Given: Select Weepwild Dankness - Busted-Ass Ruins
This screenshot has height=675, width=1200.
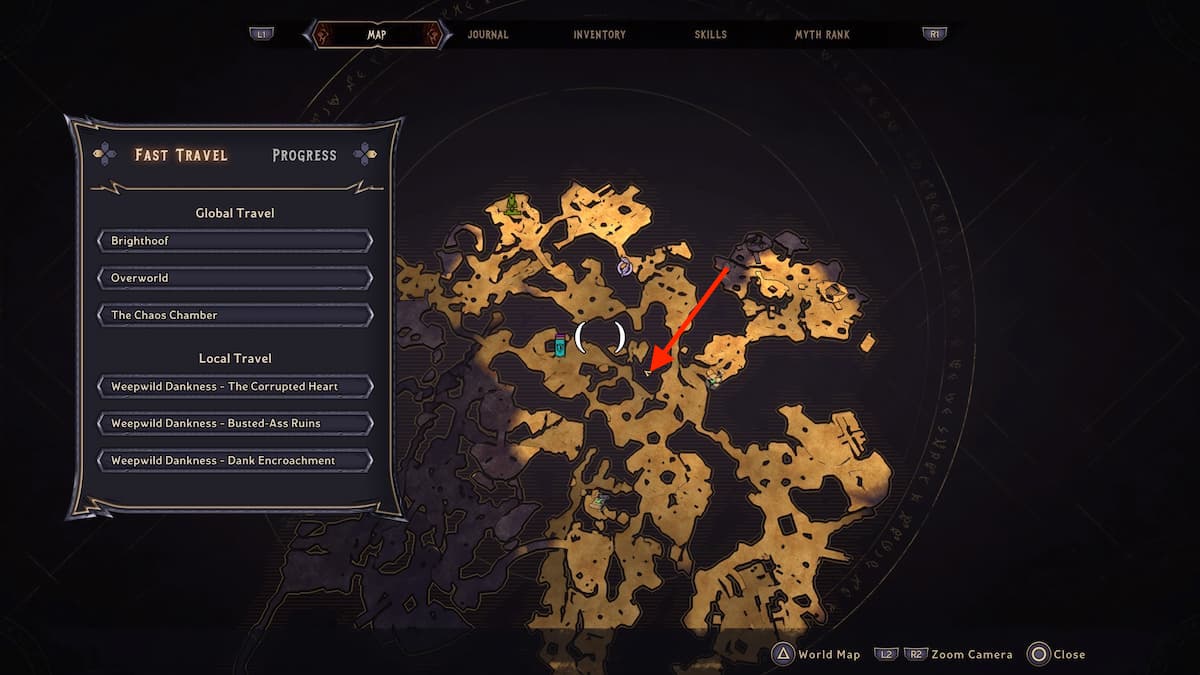Looking at the screenshot, I should (x=235, y=423).
